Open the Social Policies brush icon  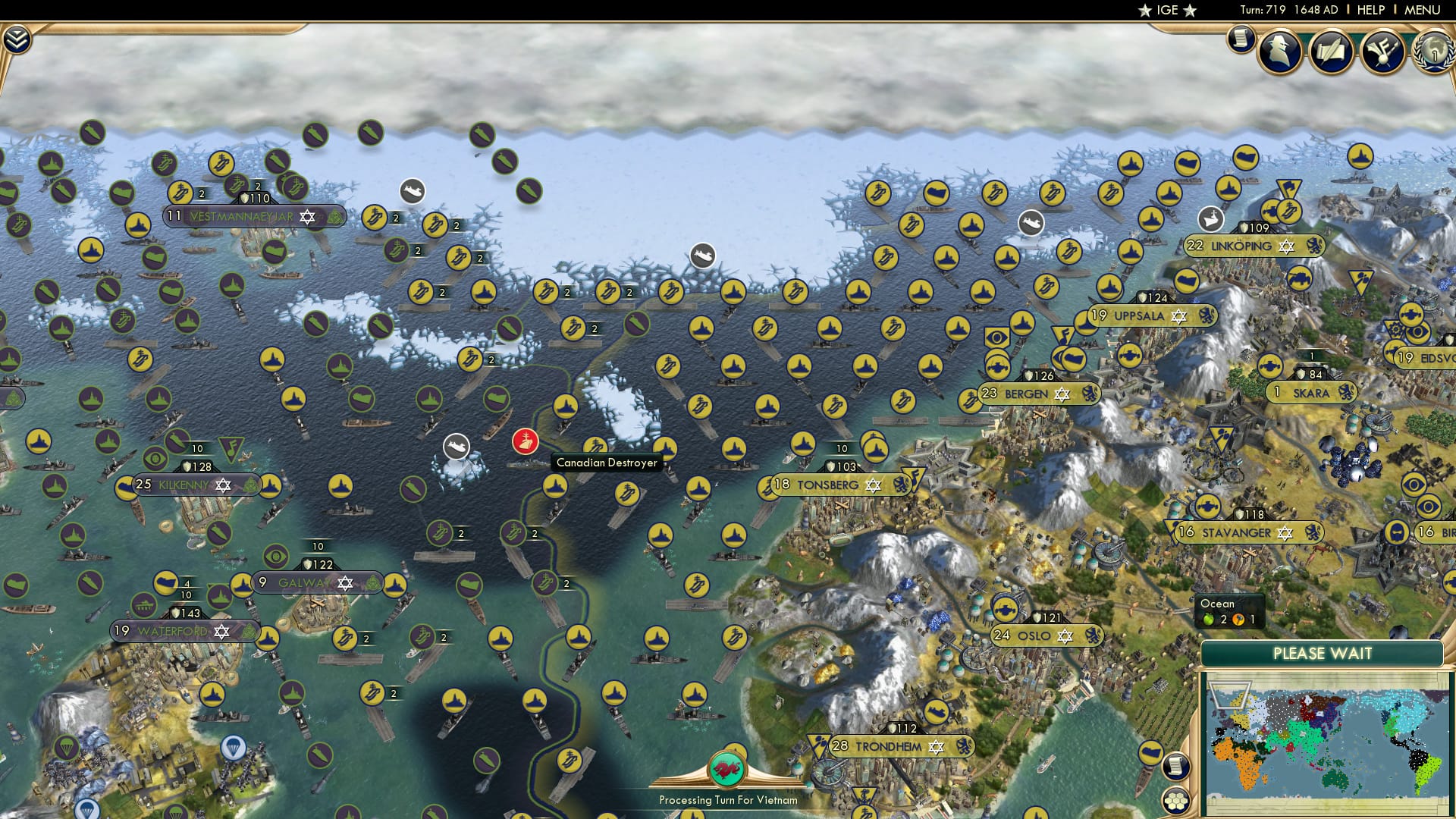1382,52
